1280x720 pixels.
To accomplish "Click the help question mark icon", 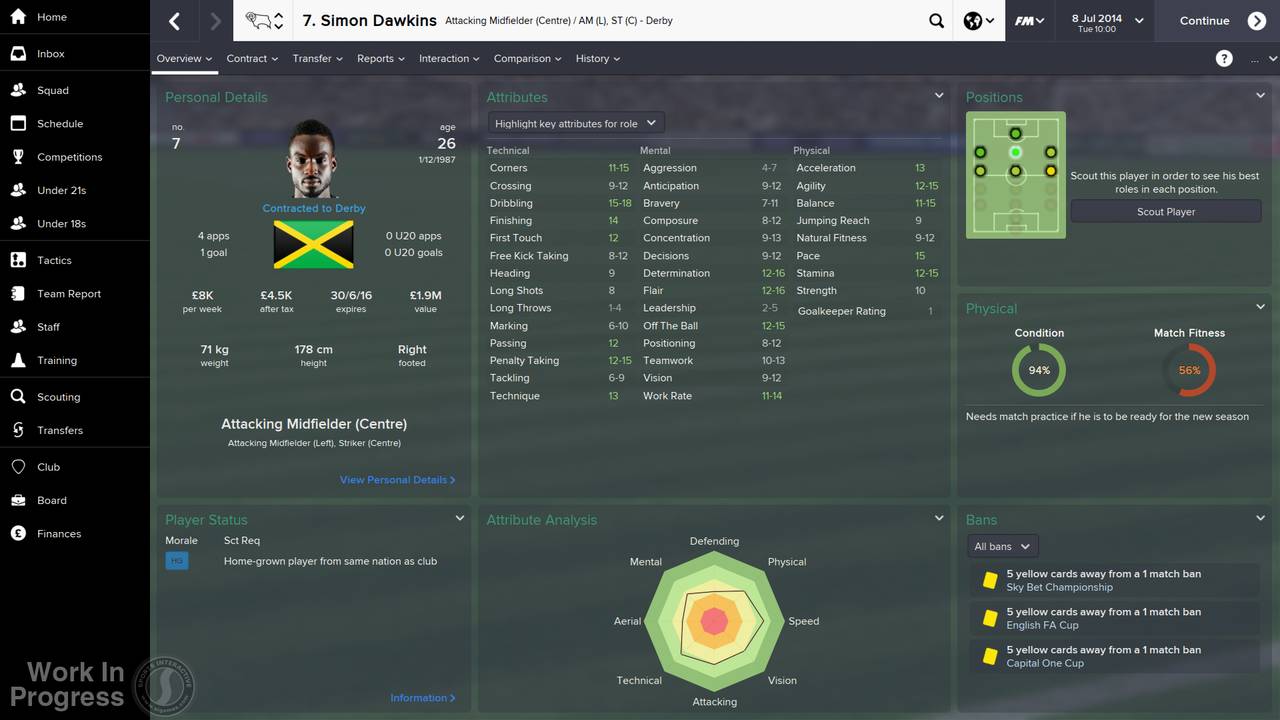I will [1224, 58].
